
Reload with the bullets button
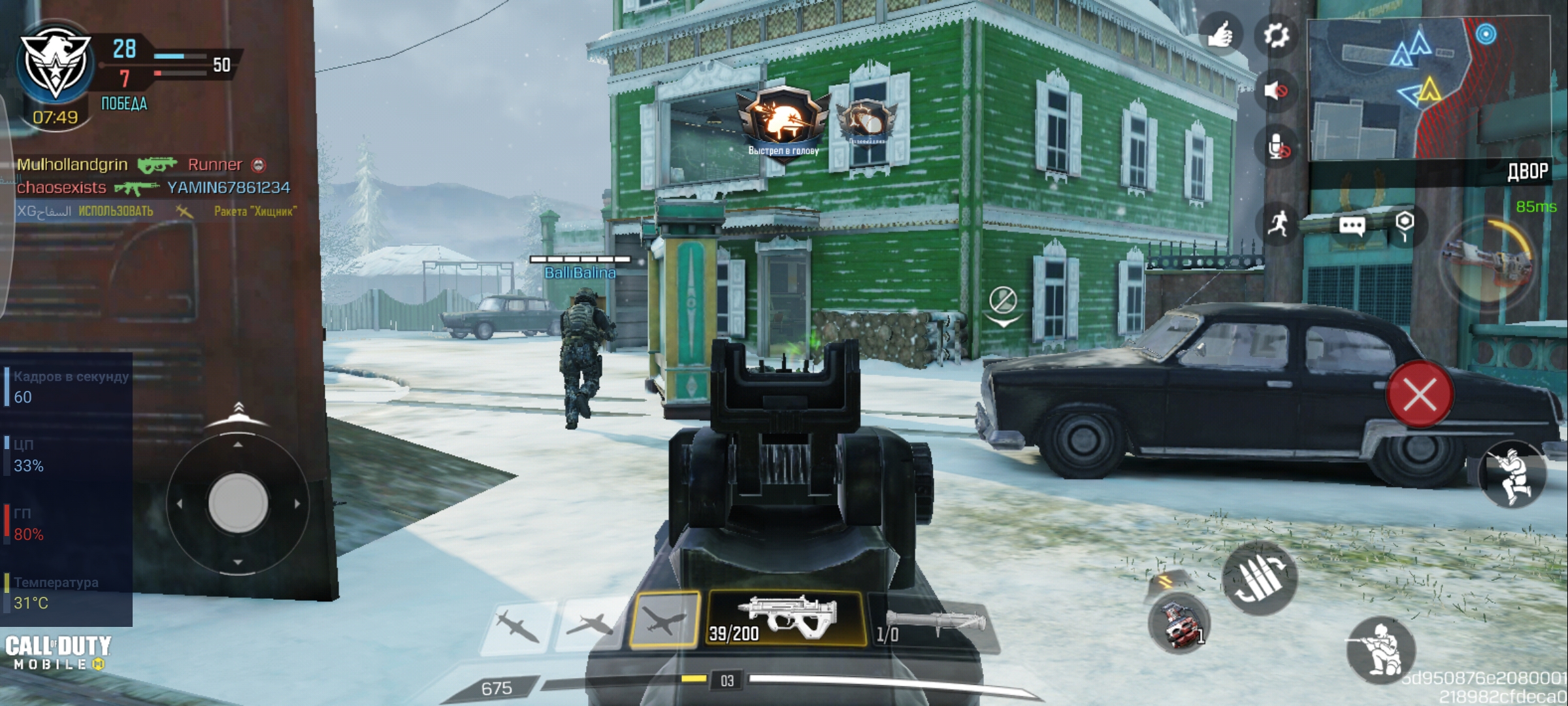[1259, 579]
